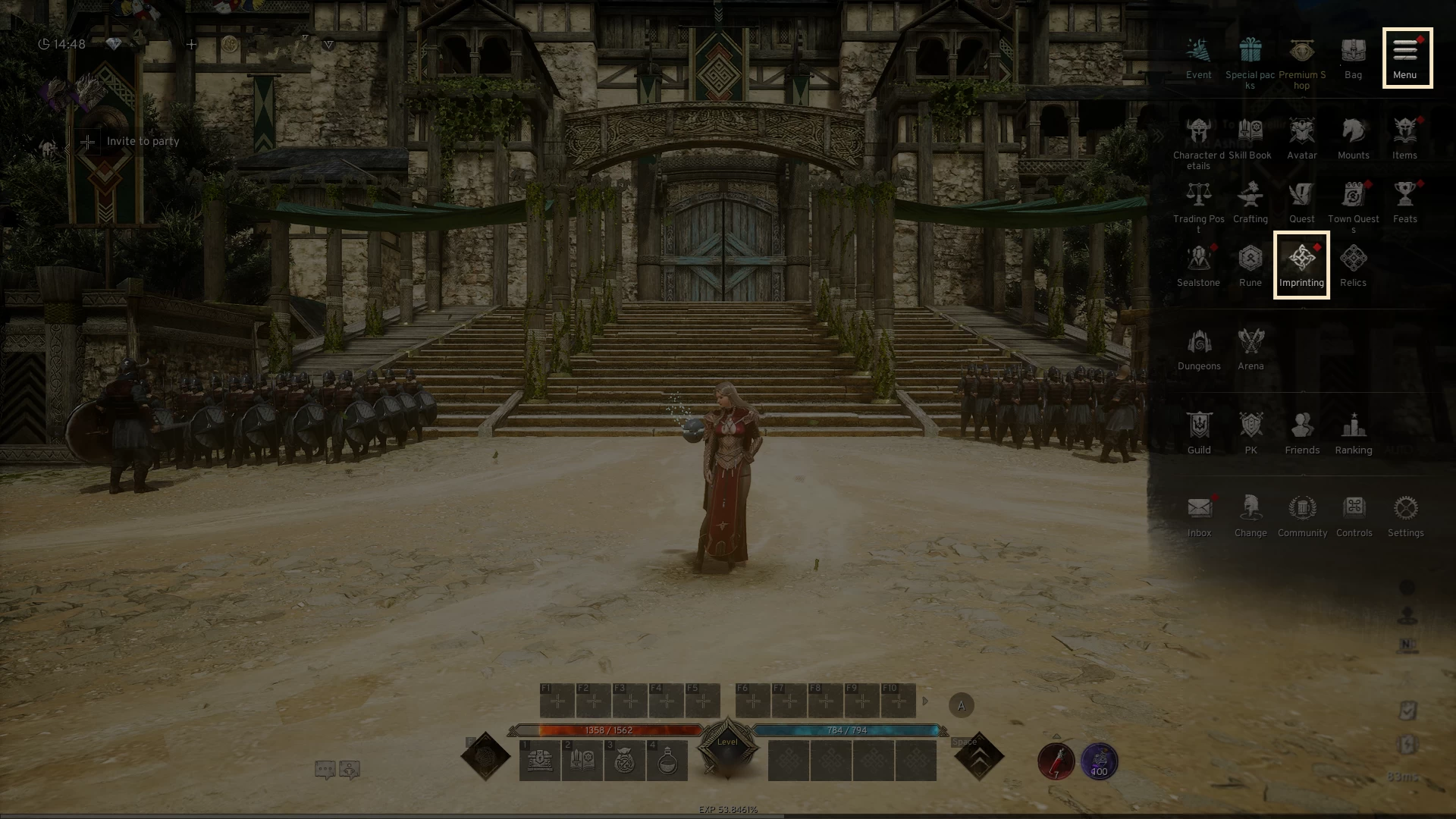Open game Settings
The width and height of the screenshot is (1456, 819).
(x=1405, y=516)
